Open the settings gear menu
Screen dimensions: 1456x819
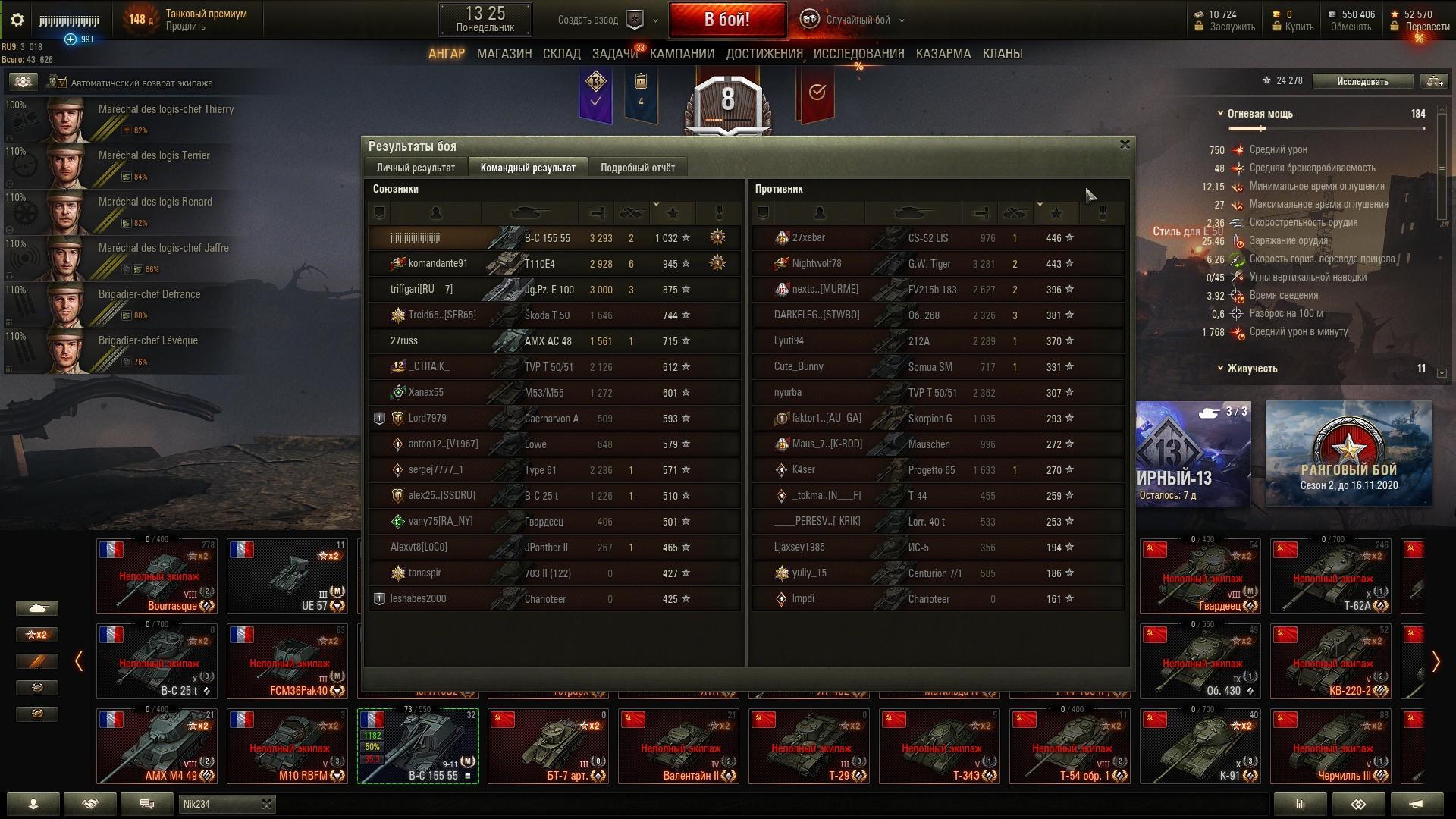click(x=17, y=20)
